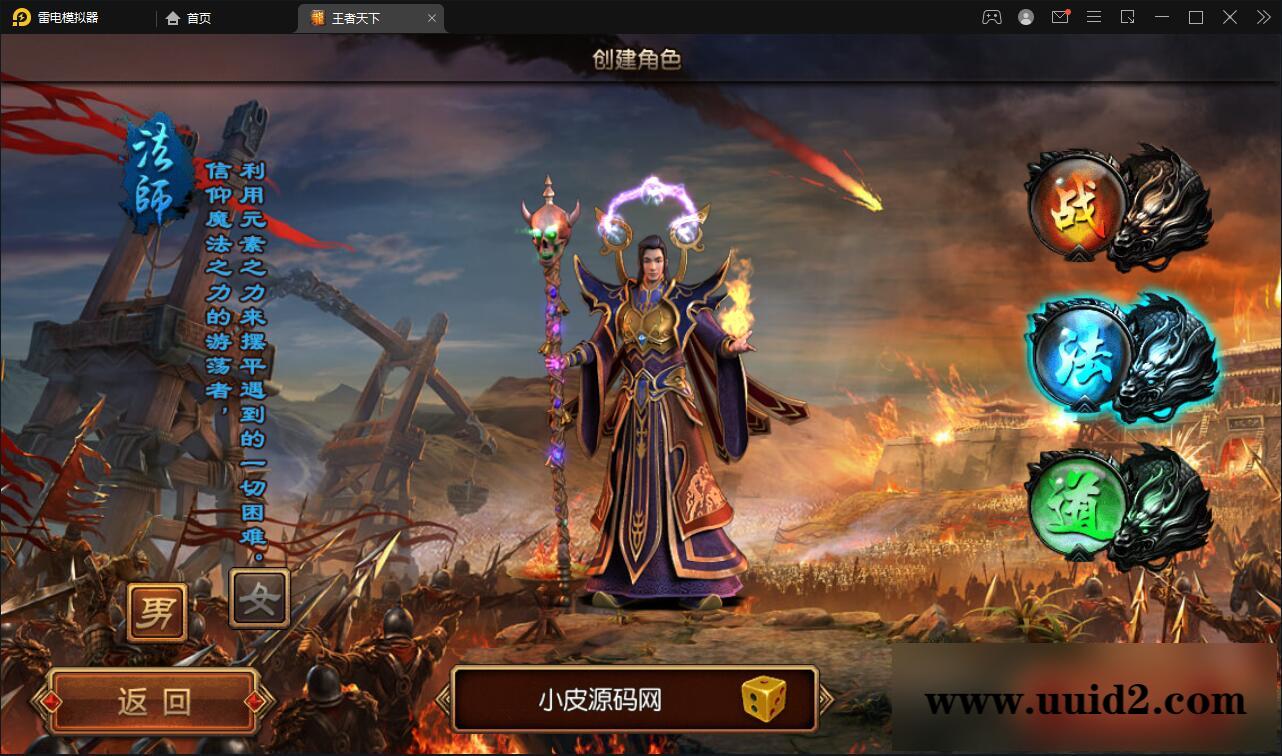1282x756 pixels.
Task: Select the male (男) gender option
Action: pos(156,610)
